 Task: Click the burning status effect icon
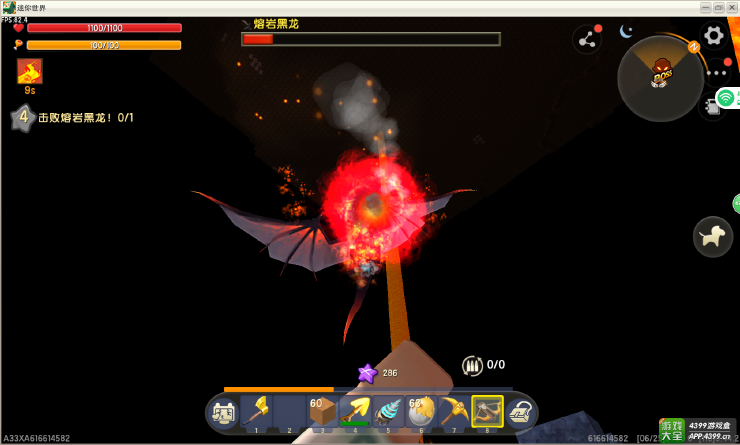tap(30, 71)
